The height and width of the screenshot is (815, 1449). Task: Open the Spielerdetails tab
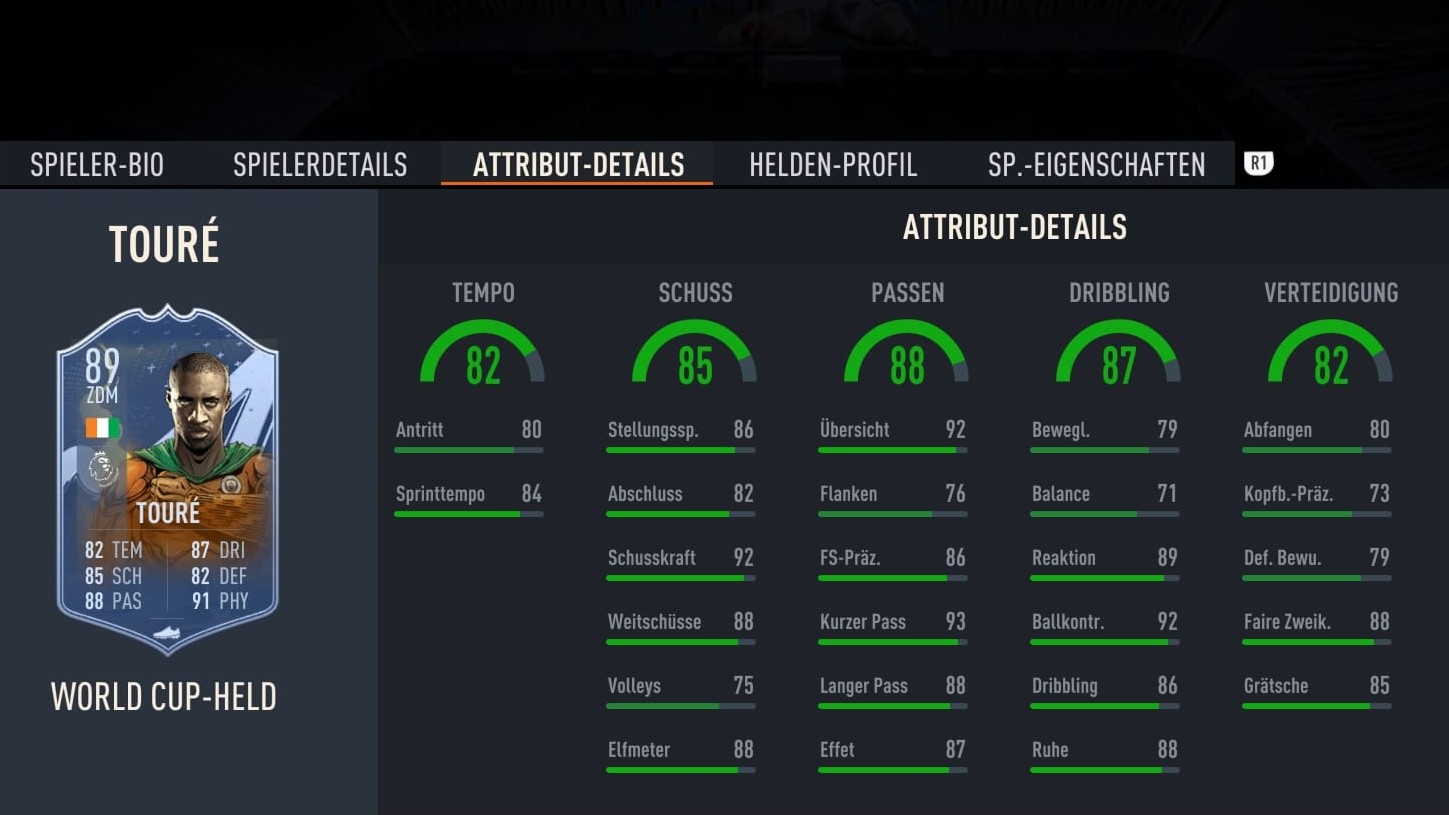(x=320, y=165)
